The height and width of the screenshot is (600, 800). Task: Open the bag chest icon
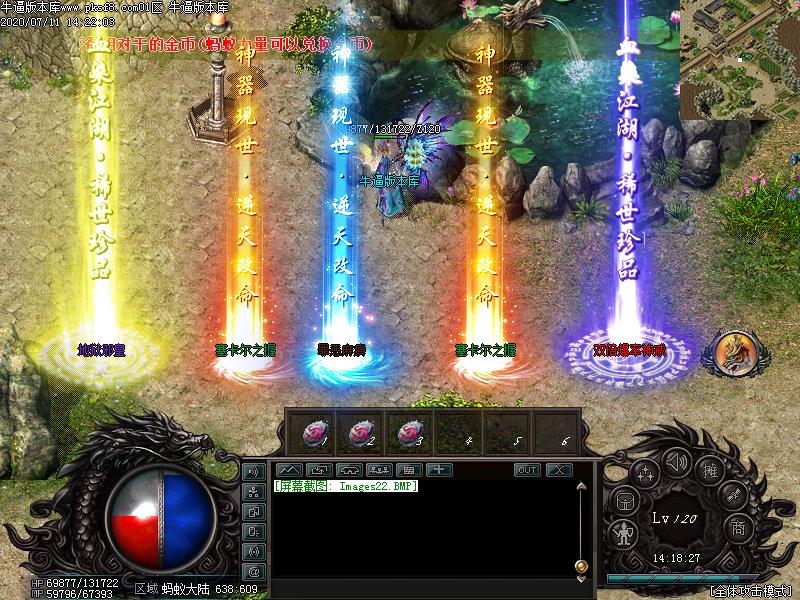[x=624, y=500]
